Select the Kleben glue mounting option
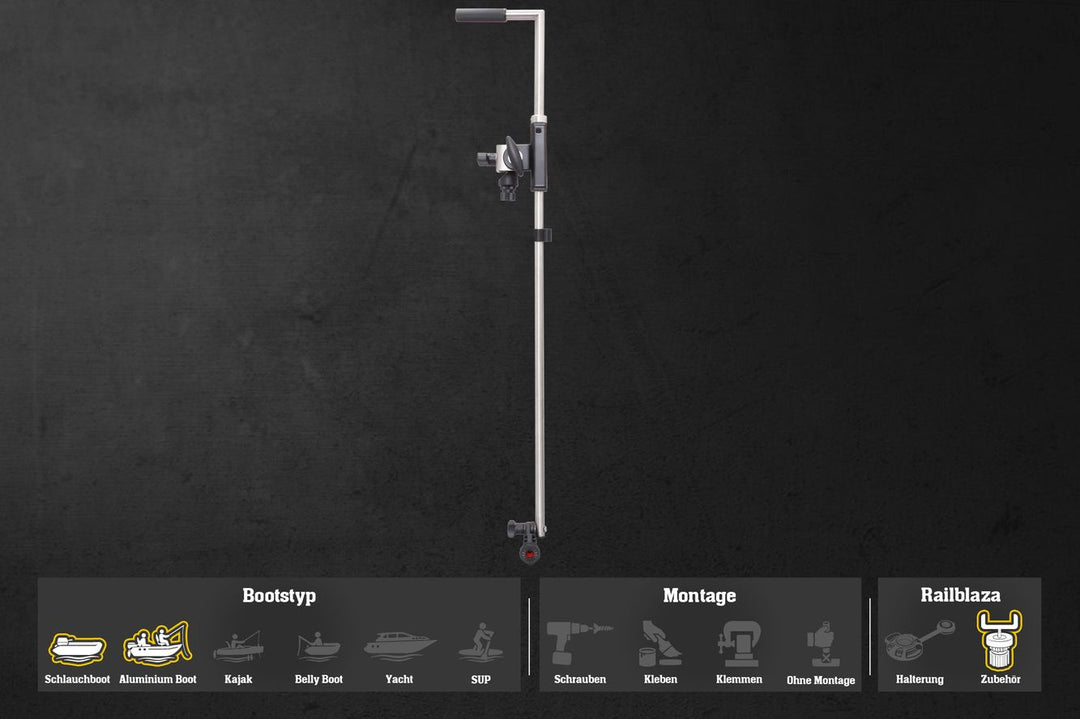Screen dimensions: 1080x719 pos(660,644)
